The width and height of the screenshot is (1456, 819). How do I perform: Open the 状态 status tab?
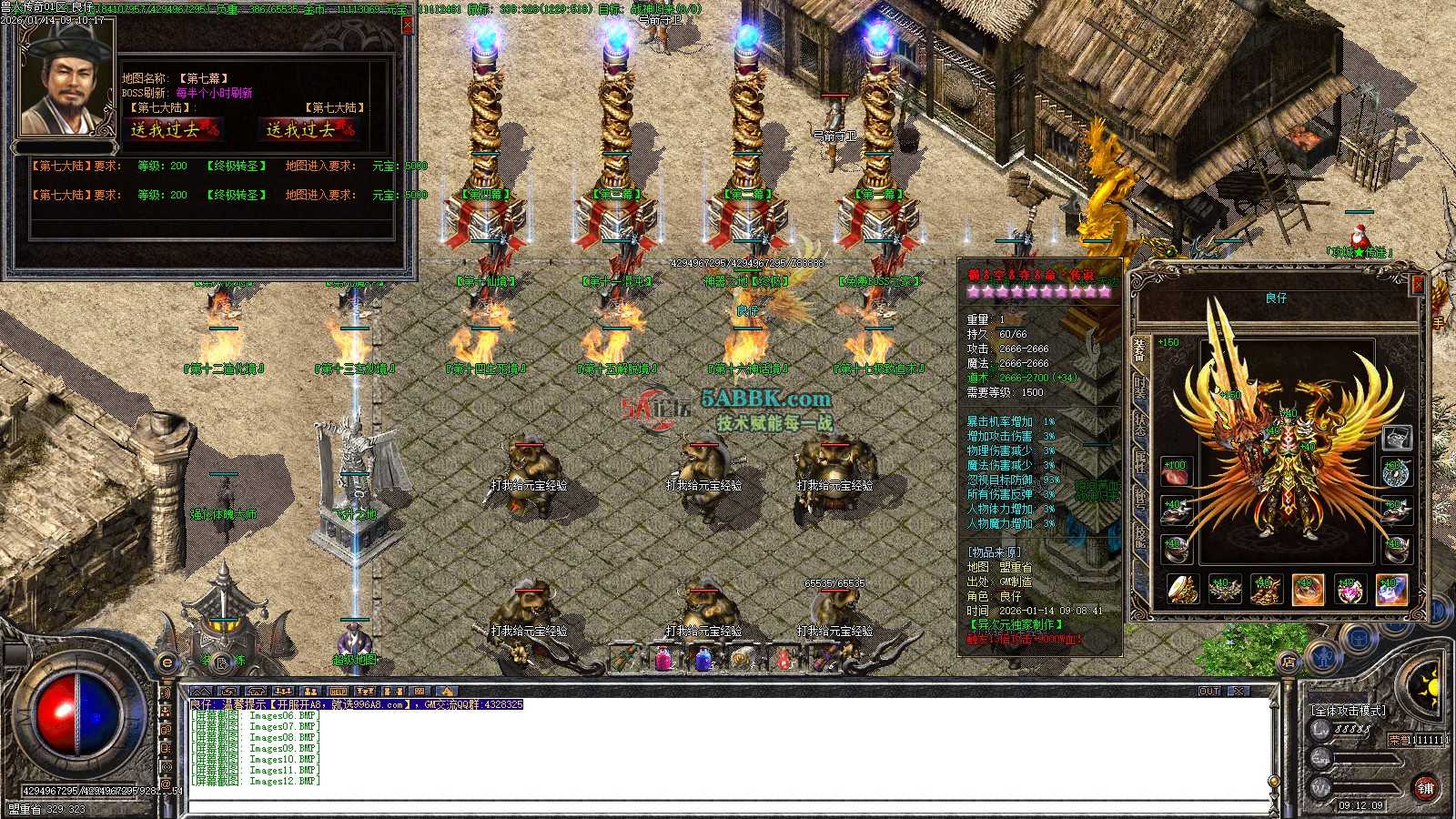click(1140, 424)
